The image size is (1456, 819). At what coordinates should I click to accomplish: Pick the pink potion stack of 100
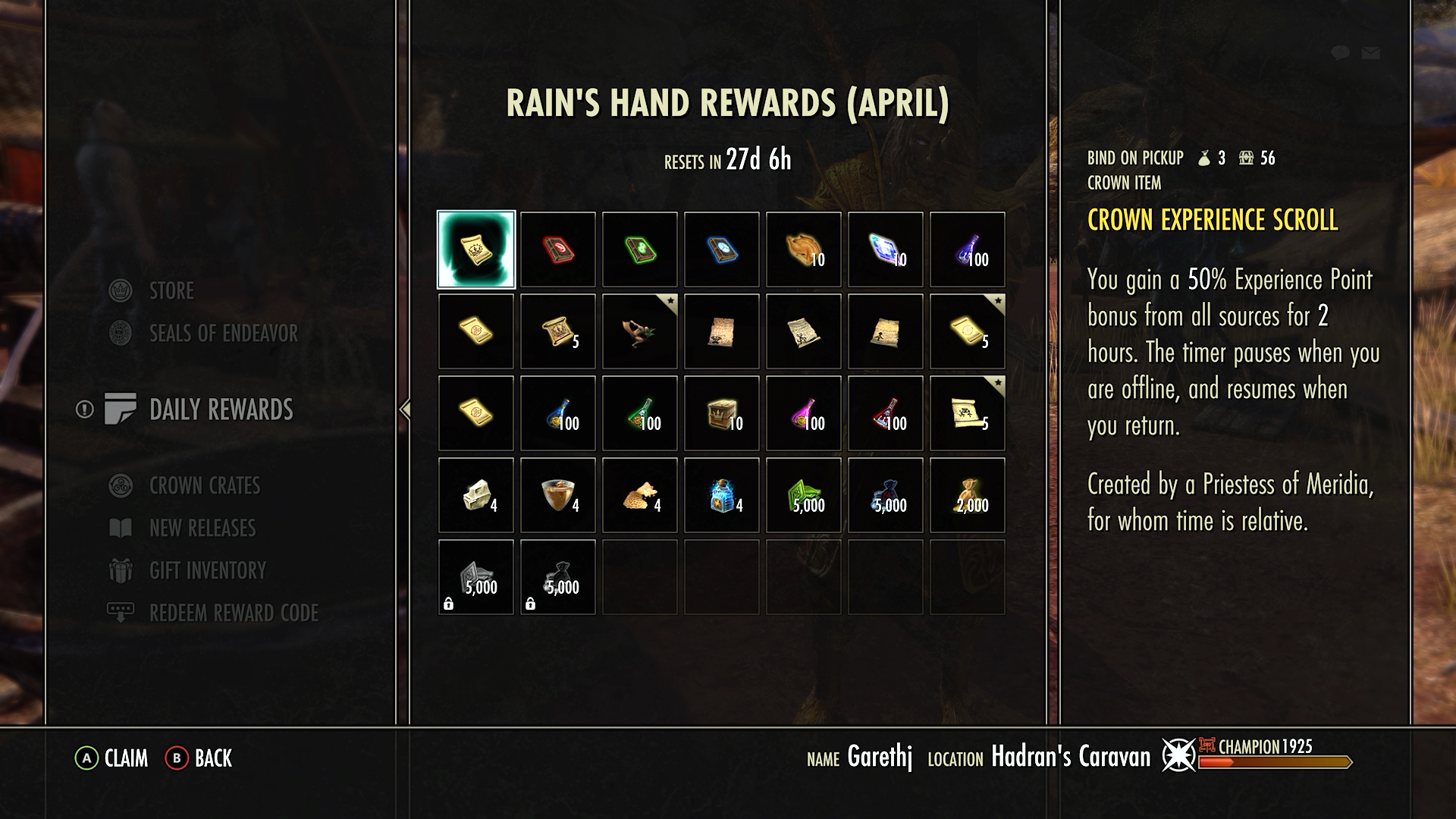pyautogui.click(x=804, y=414)
